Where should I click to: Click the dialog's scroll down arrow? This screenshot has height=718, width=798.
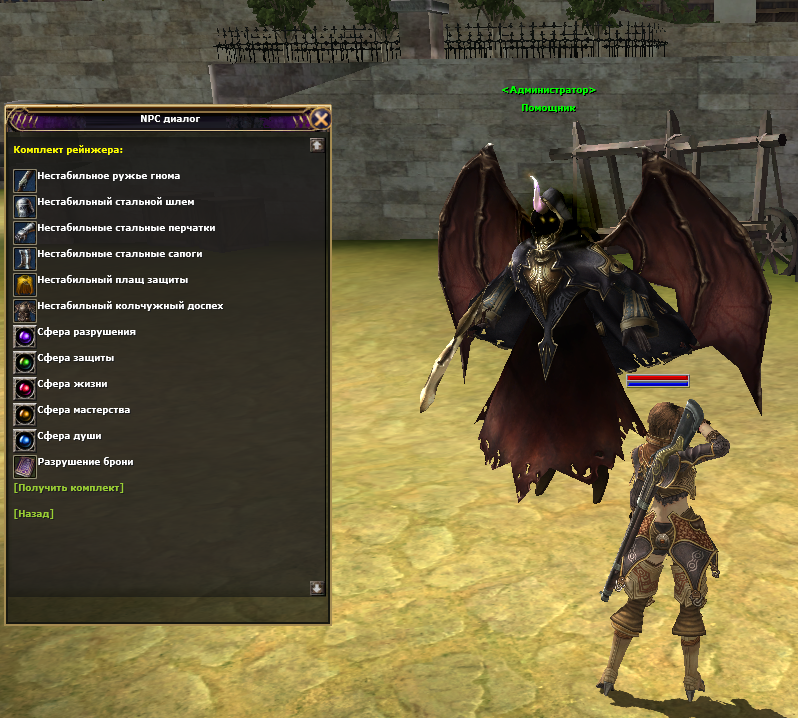pyautogui.click(x=317, y=588)
